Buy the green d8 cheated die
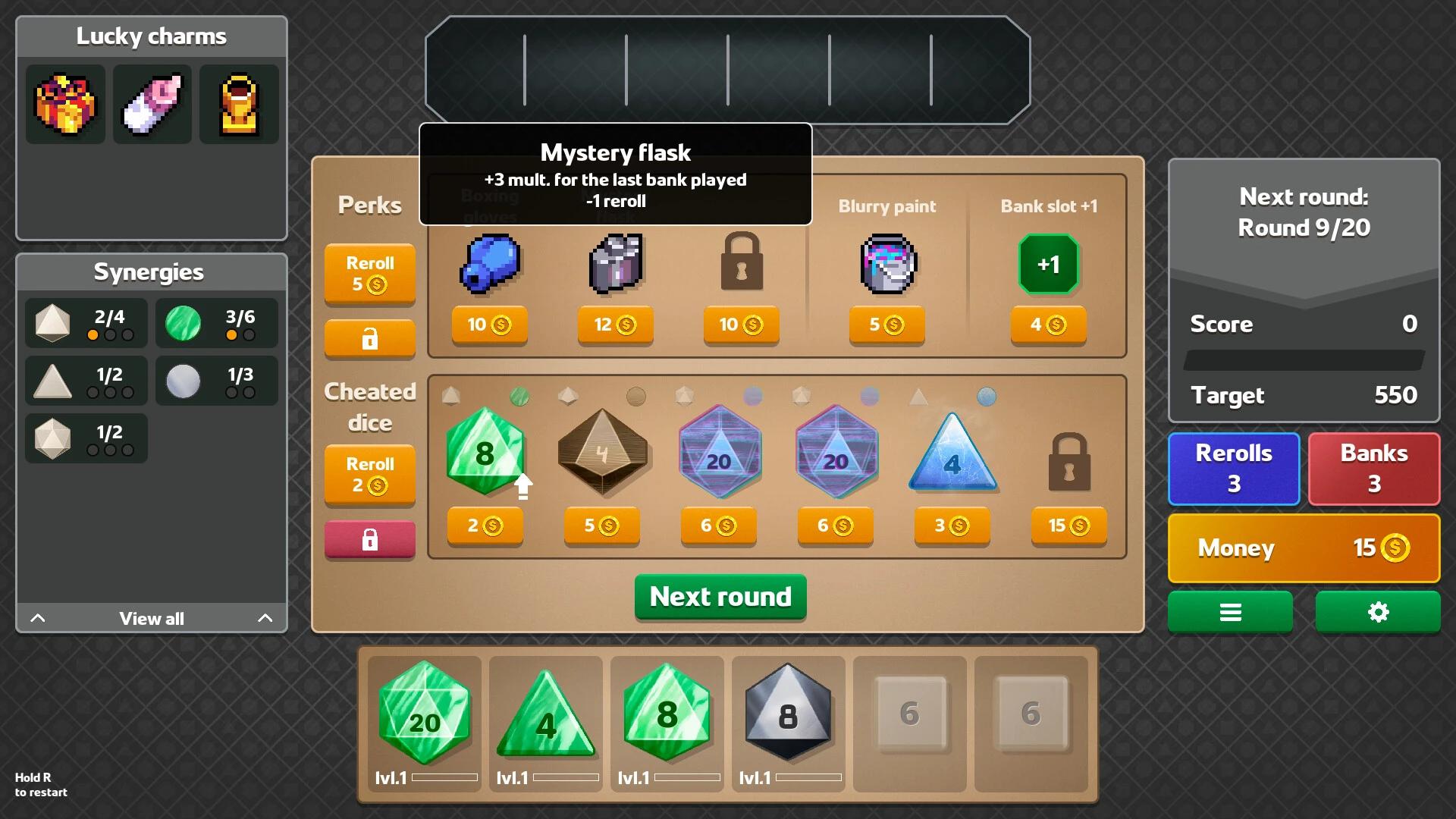The width and height of the screenshot is (1456, 819). [485, 526]
